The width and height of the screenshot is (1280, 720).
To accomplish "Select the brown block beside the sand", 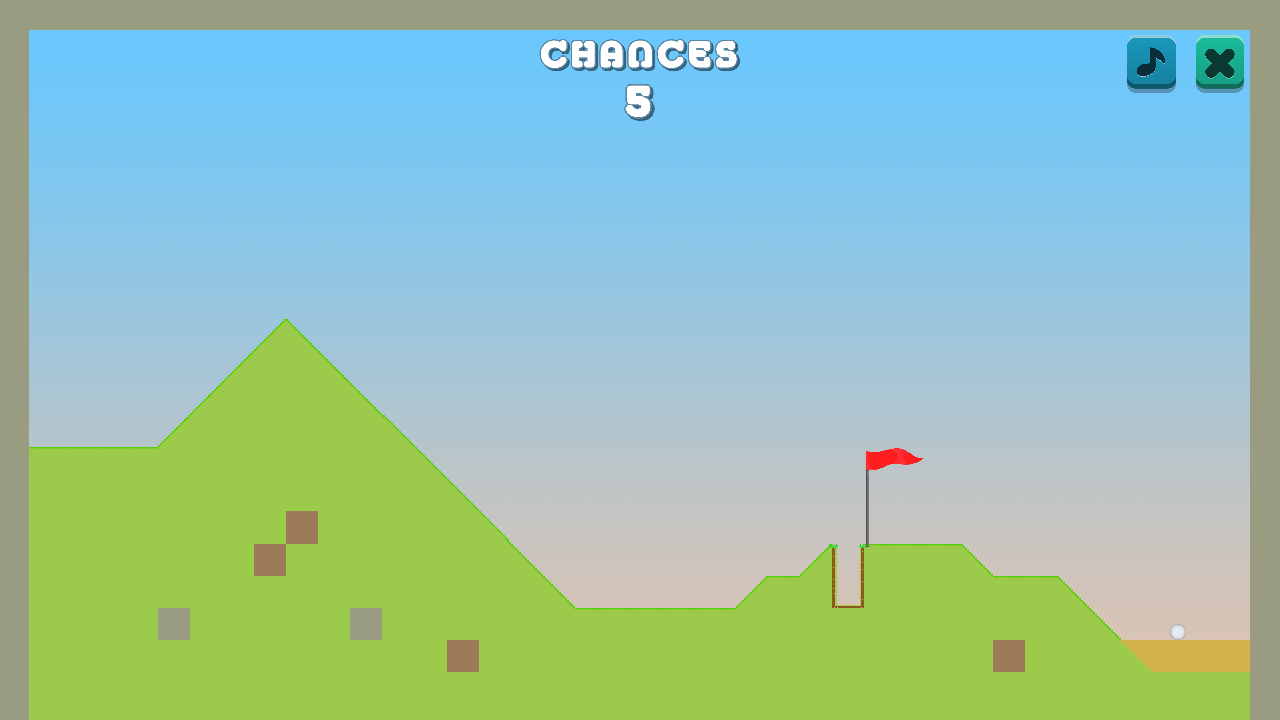I will [1009, 656].
